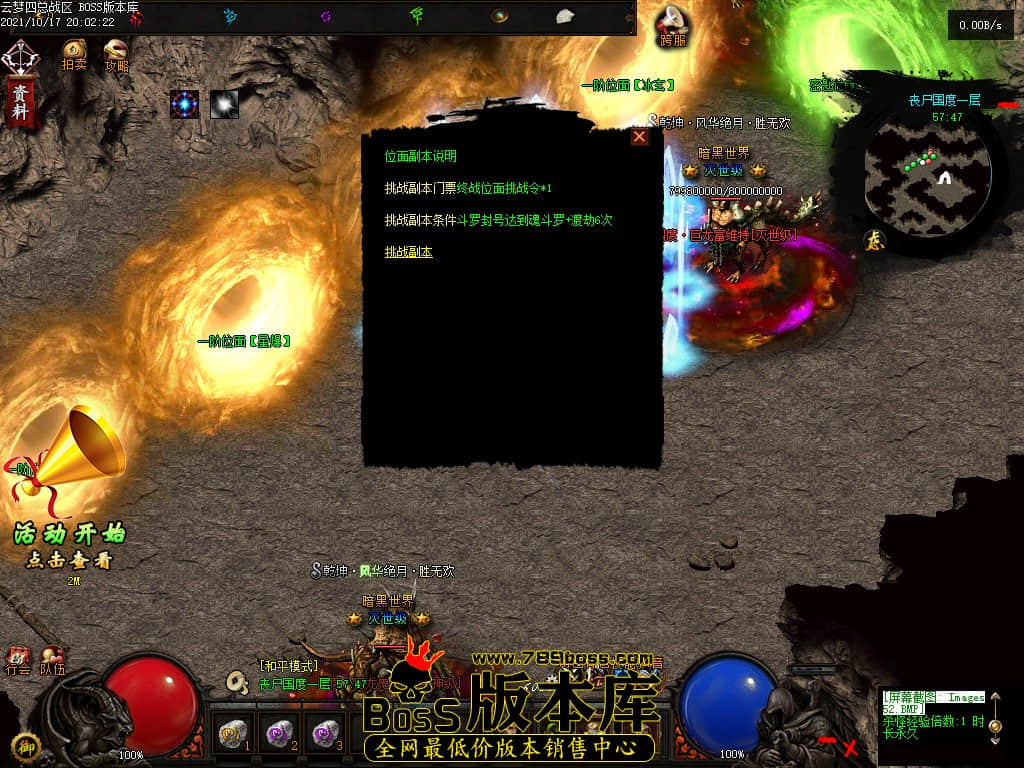
Task: Use the orange rune stone in slot 1
Action: coord(234,733)
